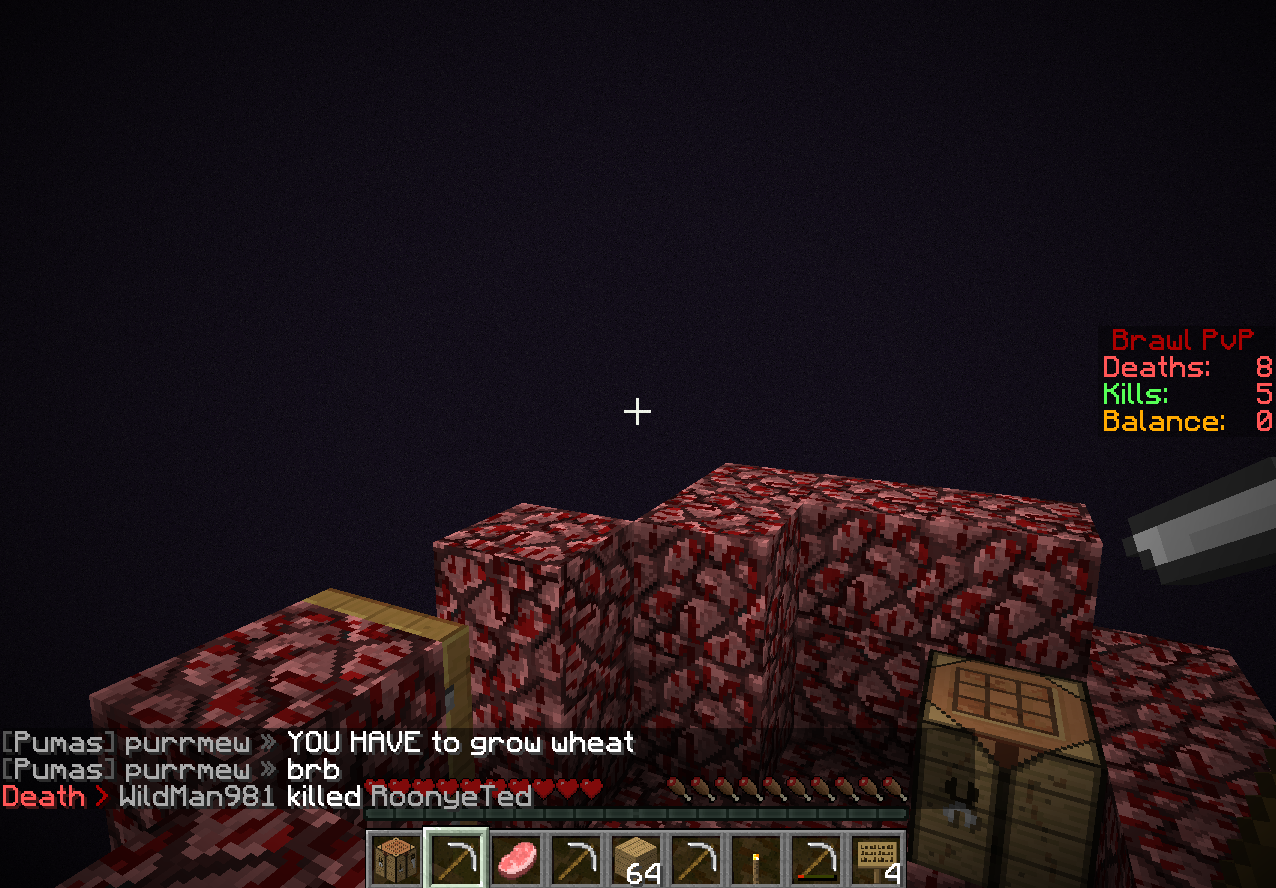Pick the damaged pickaxe with durability bar
This screenshot has height=888, width=1276.
[x=817, y=860]
